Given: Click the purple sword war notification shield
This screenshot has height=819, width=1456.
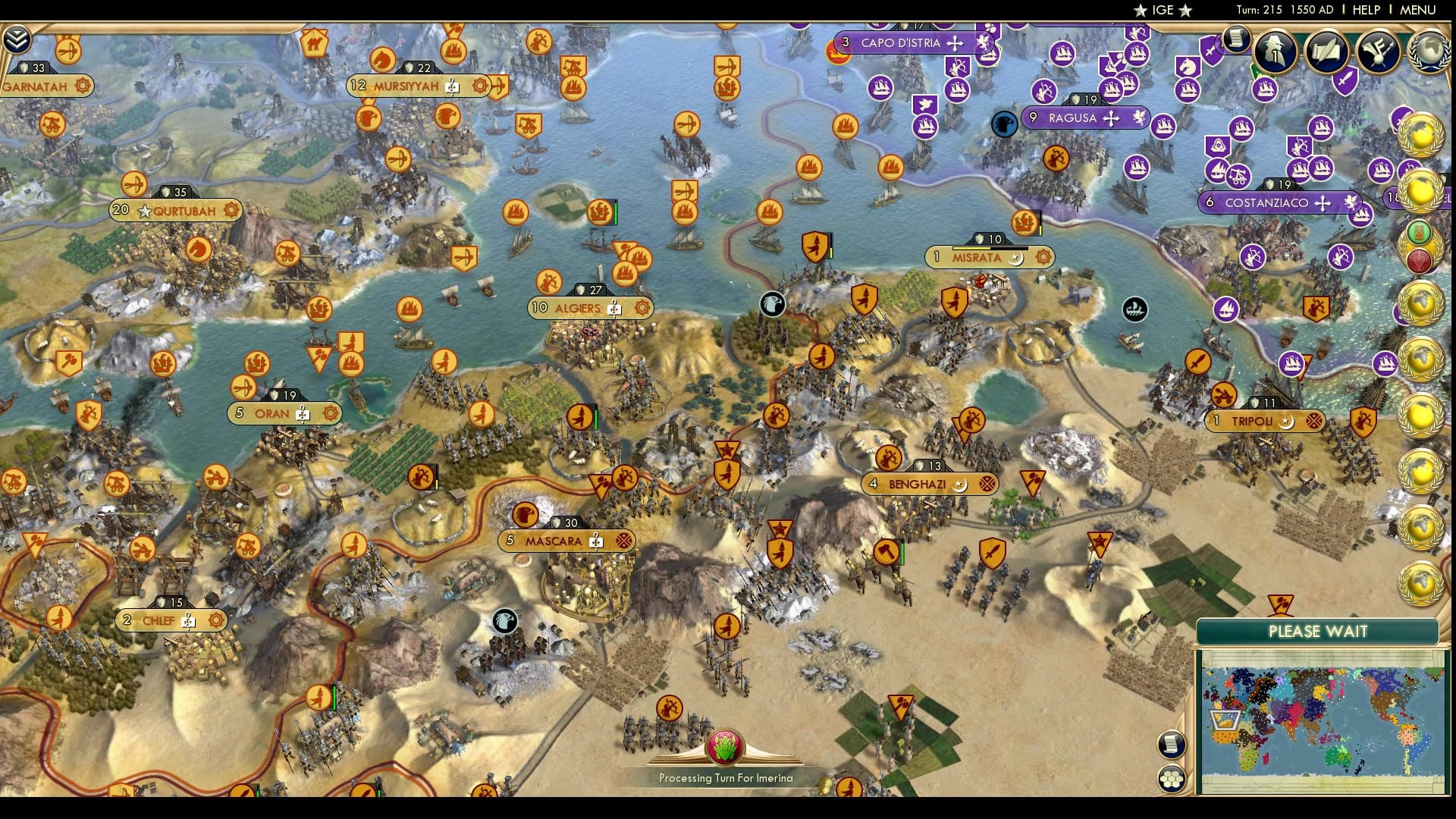Looking at the screenshot, I should (x=1346, y=82).
